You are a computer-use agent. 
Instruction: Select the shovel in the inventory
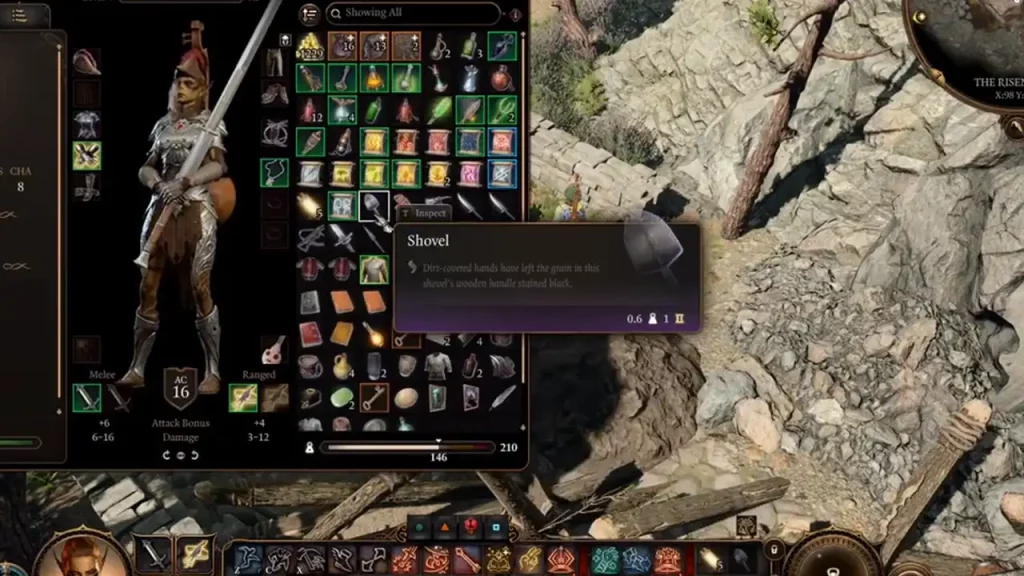point(374,206)
